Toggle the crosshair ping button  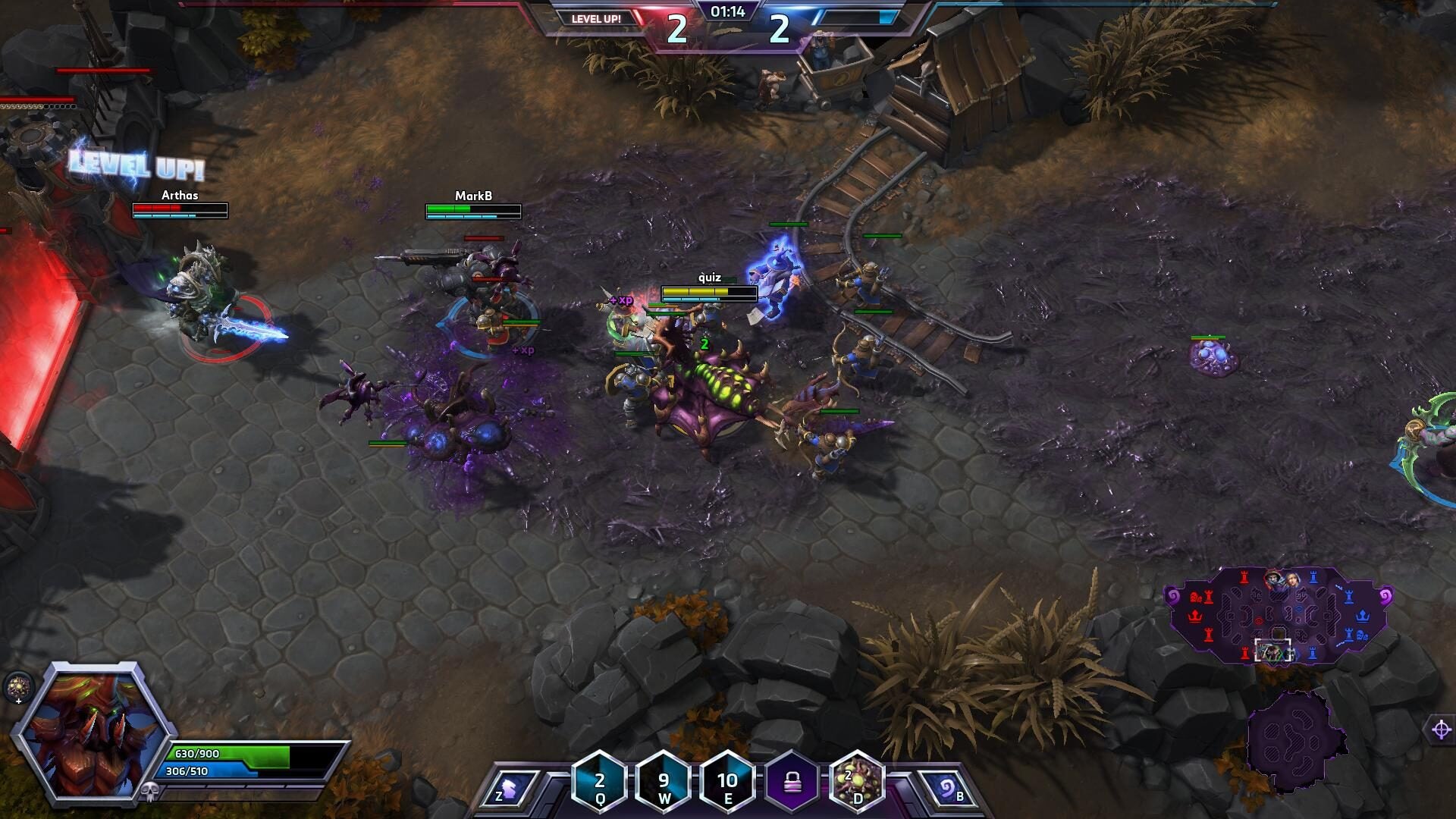click(x=1442, y=730)
